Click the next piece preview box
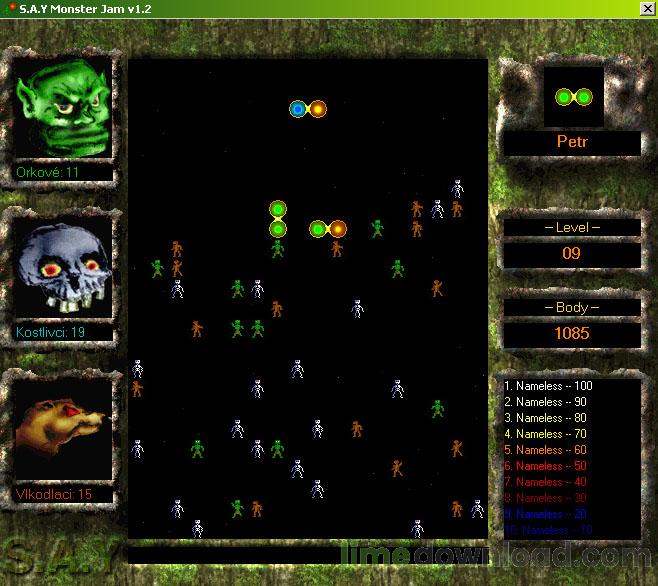 point(573,97)
